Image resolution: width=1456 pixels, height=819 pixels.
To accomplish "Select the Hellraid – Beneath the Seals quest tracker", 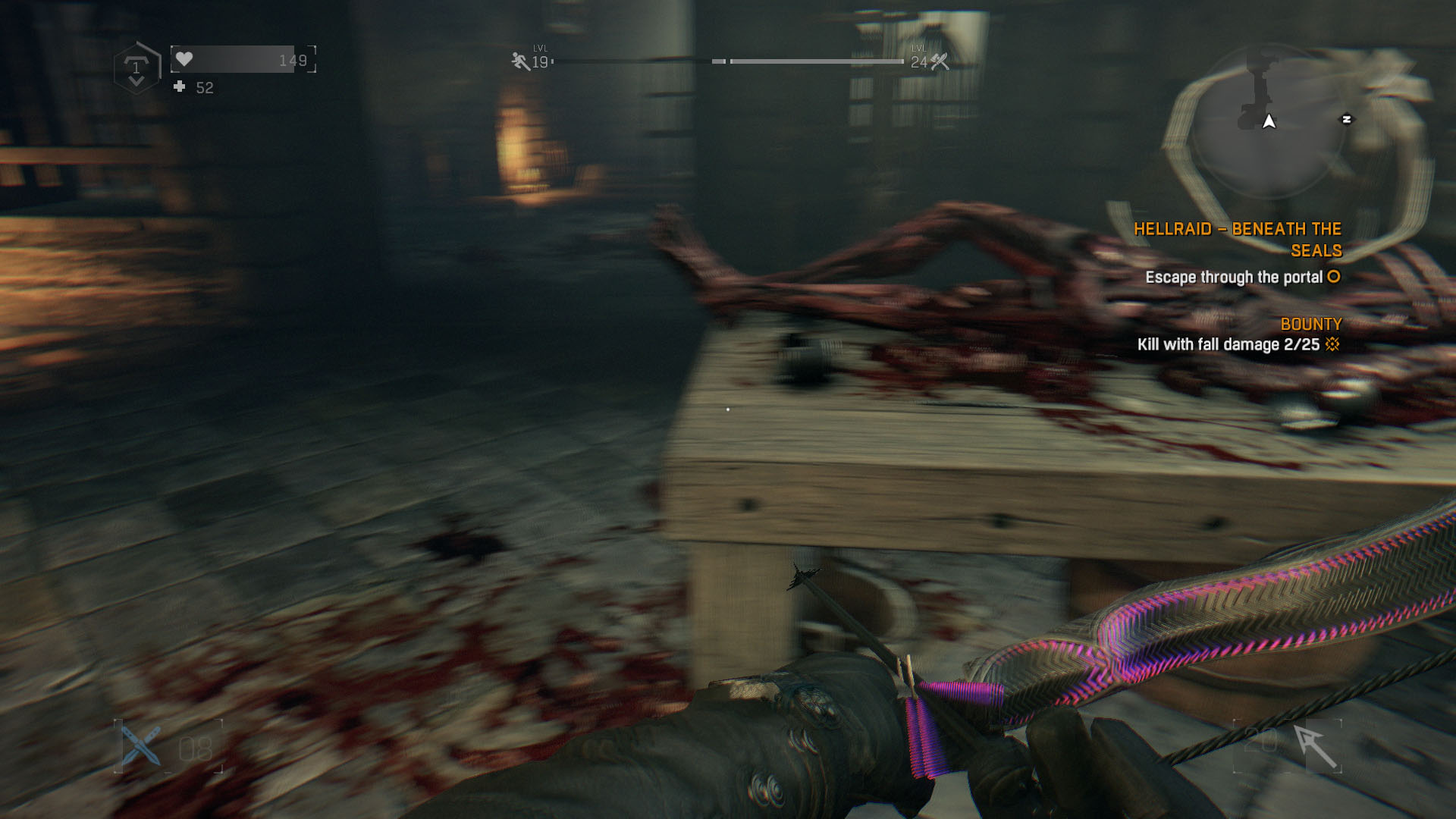I will tap(1238, 240).
